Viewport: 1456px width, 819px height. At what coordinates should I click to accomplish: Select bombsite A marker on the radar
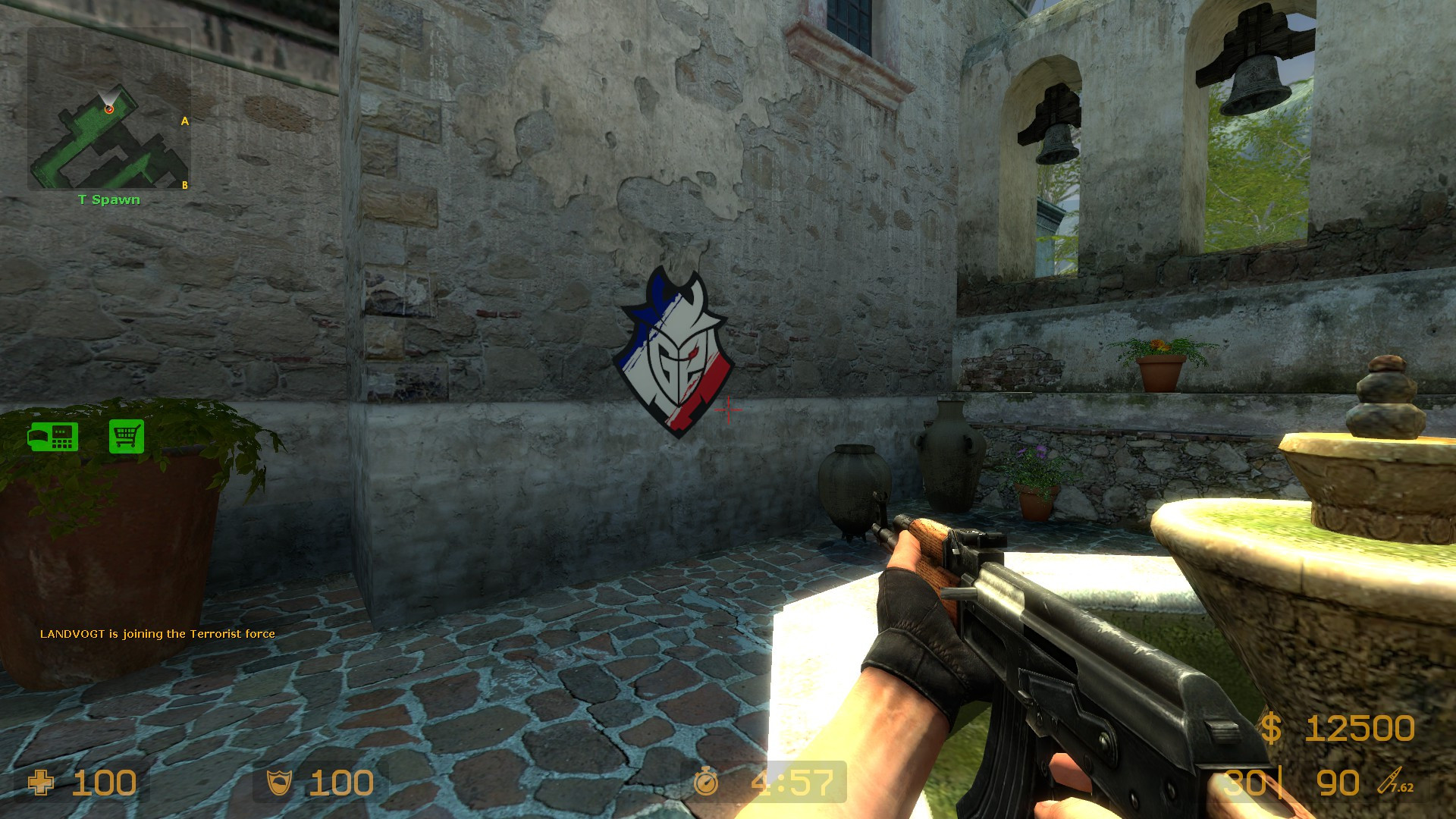(x=184, y=120)
